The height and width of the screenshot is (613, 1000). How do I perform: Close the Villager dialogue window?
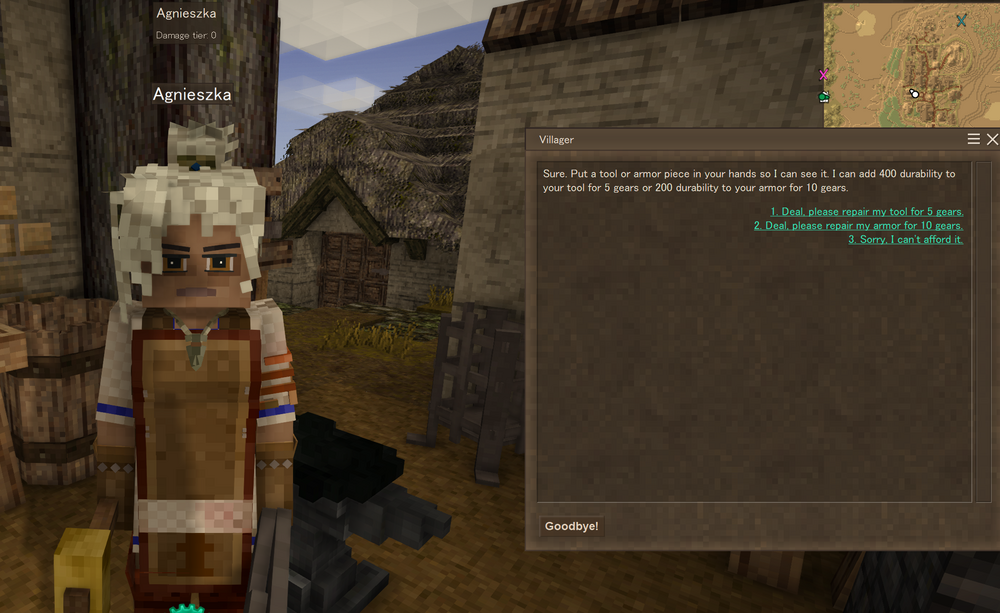point(992,140)
